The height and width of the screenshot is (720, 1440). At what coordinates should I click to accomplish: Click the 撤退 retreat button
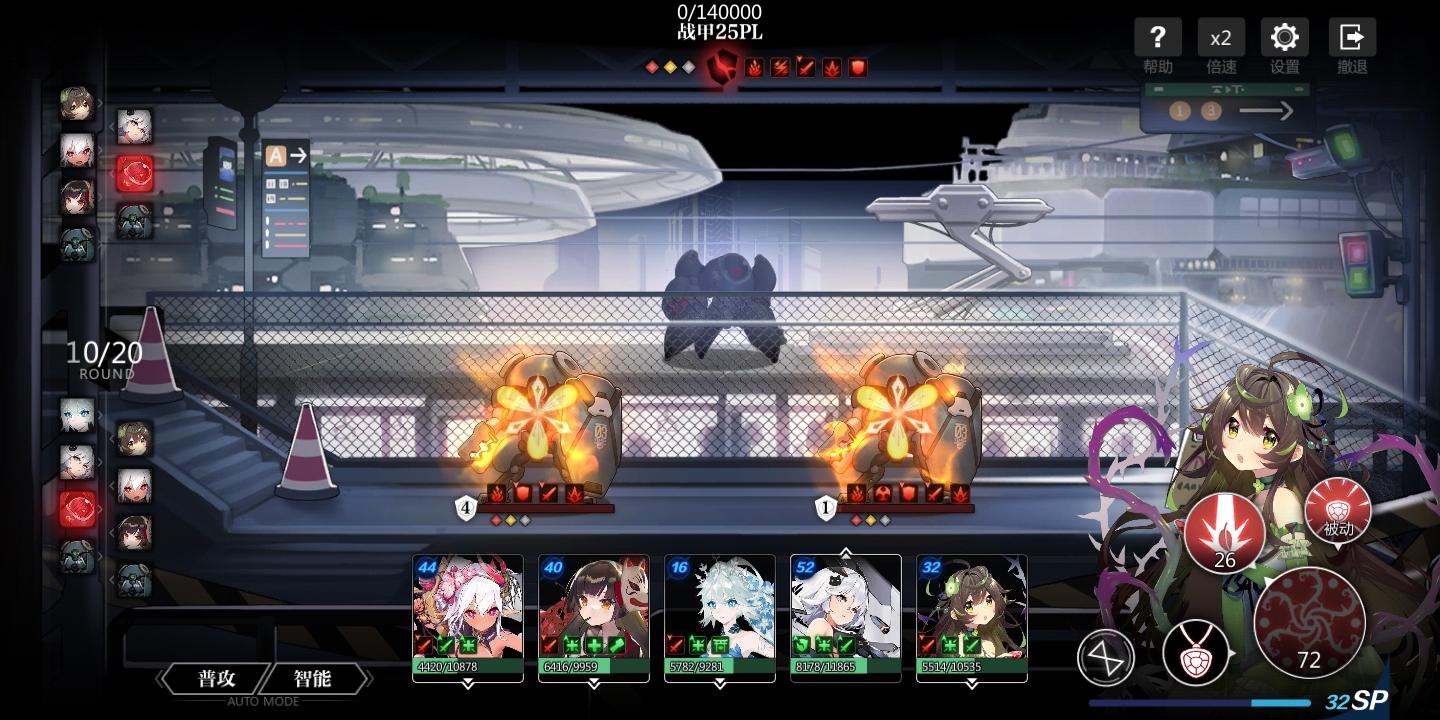(1351, 37)
